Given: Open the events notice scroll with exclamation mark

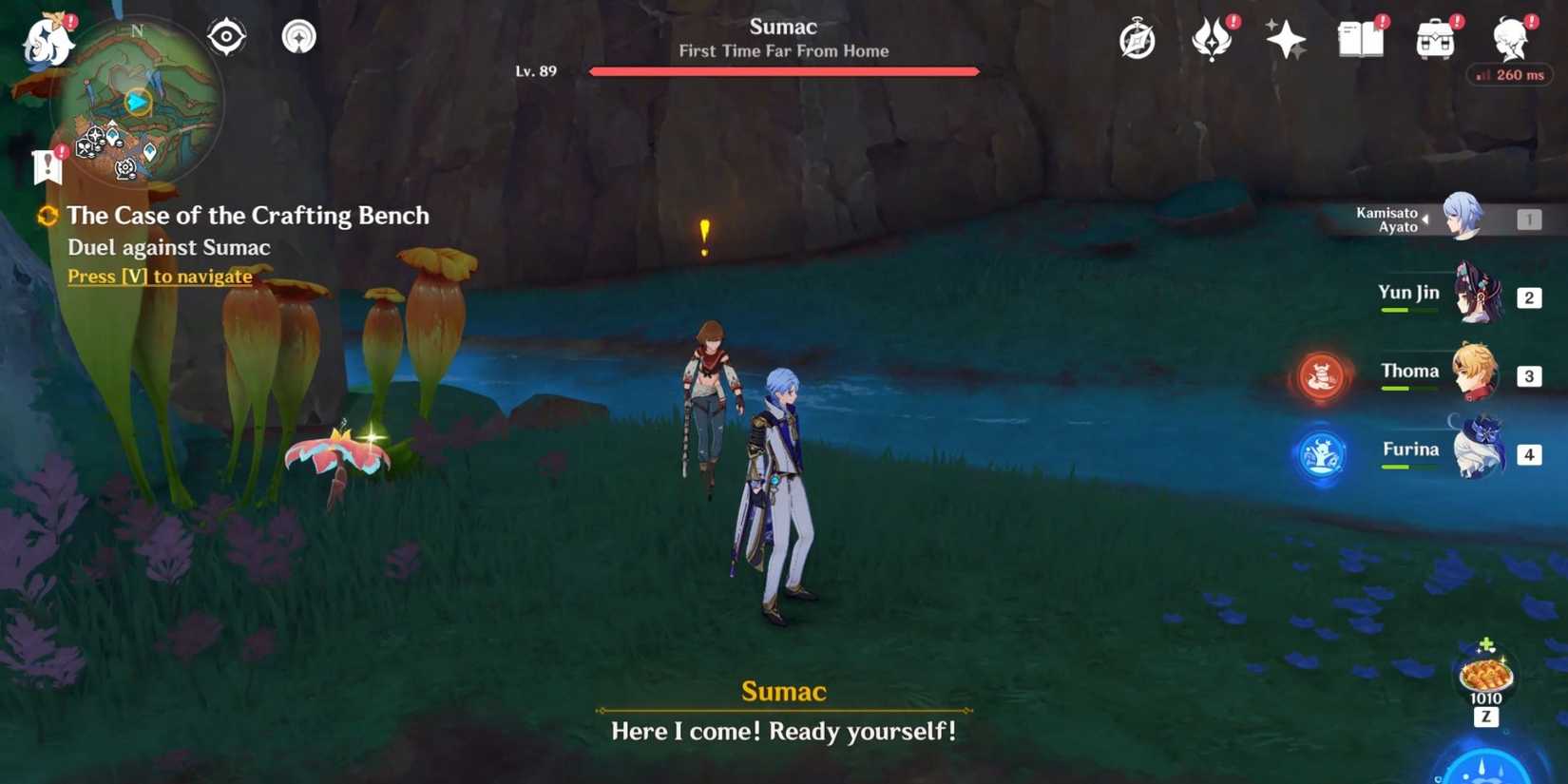Looking at the screenshot, I should 48,167.
